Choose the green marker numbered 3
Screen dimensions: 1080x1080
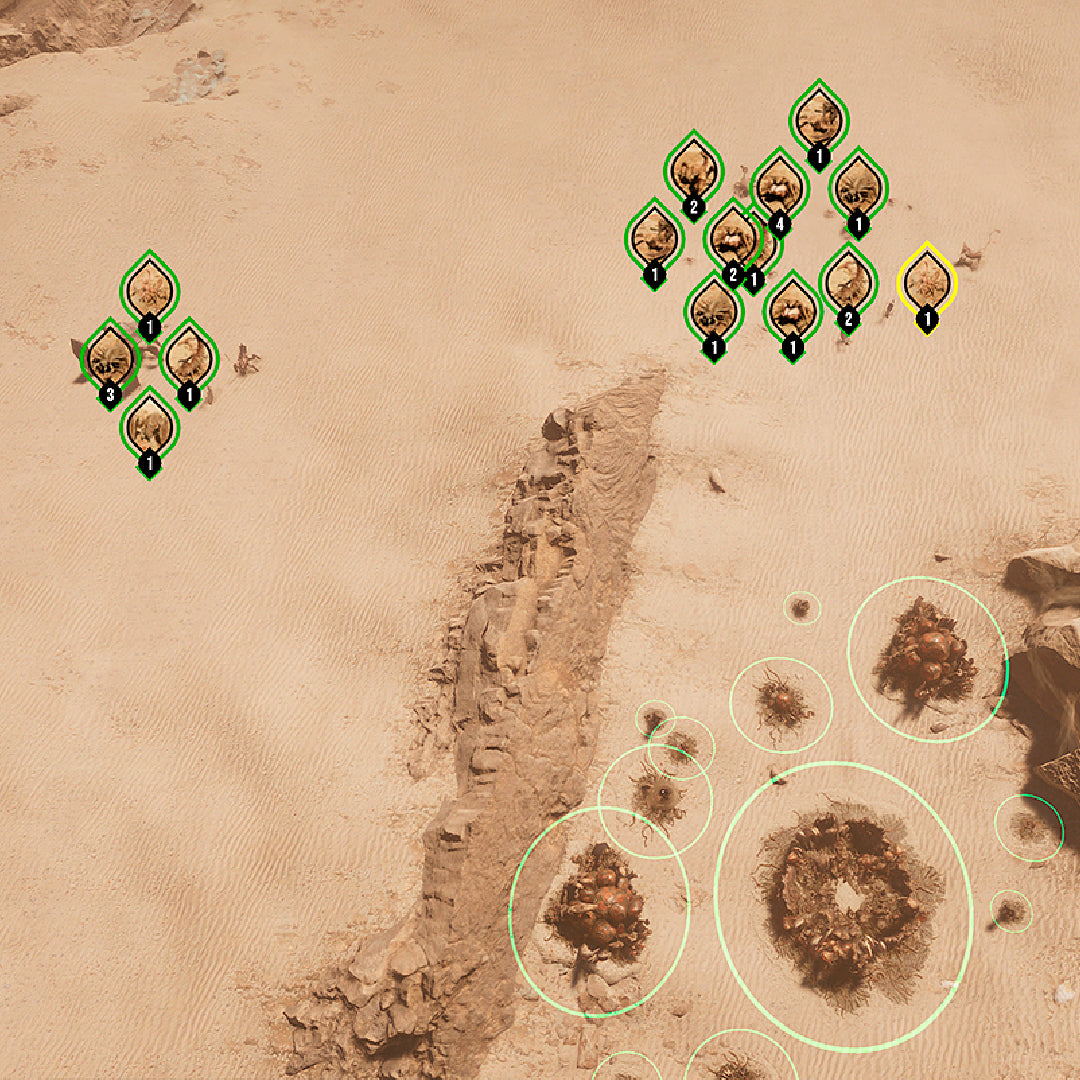[x=109, y=358]
